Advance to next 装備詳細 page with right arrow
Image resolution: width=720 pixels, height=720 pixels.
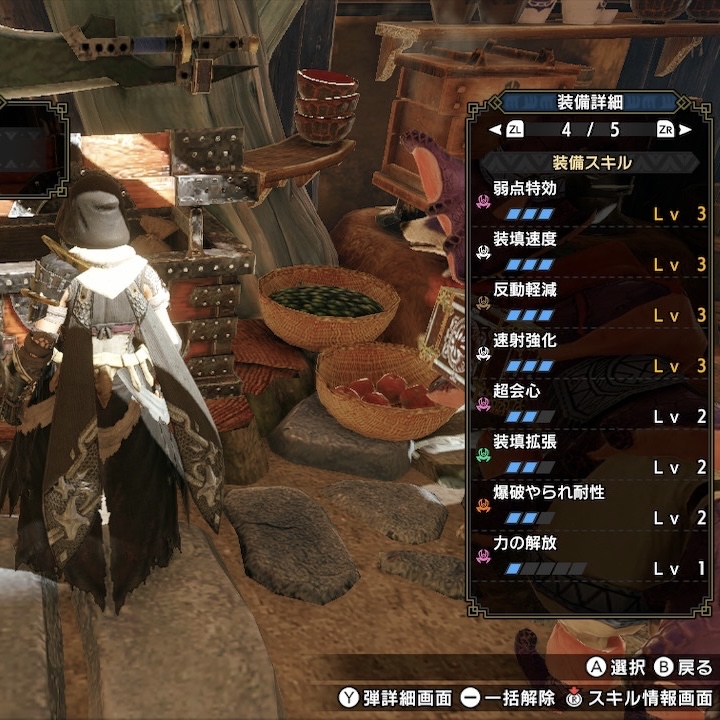688,130
